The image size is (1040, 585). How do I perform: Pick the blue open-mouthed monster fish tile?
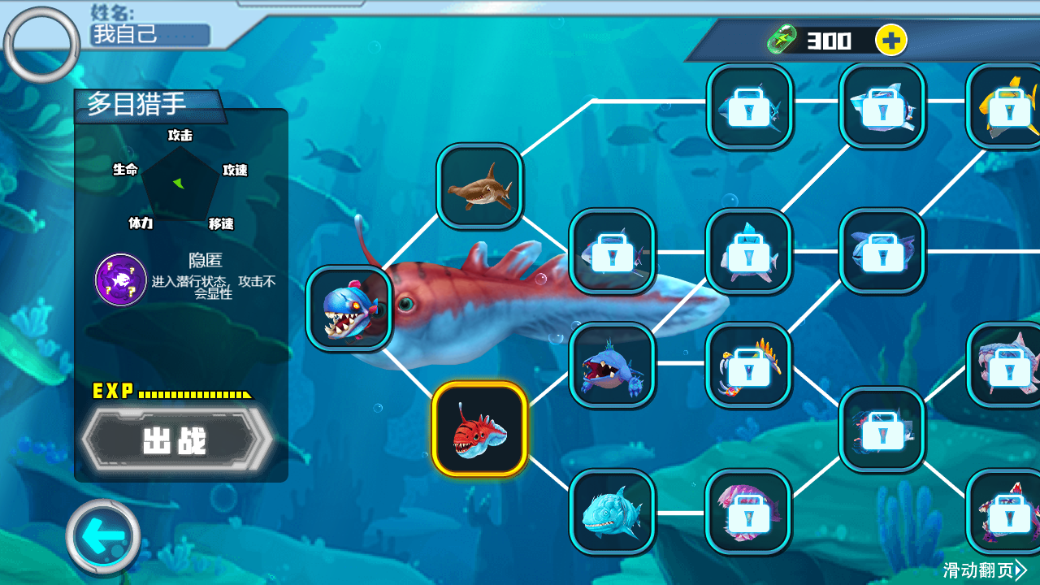coord(612,364)
